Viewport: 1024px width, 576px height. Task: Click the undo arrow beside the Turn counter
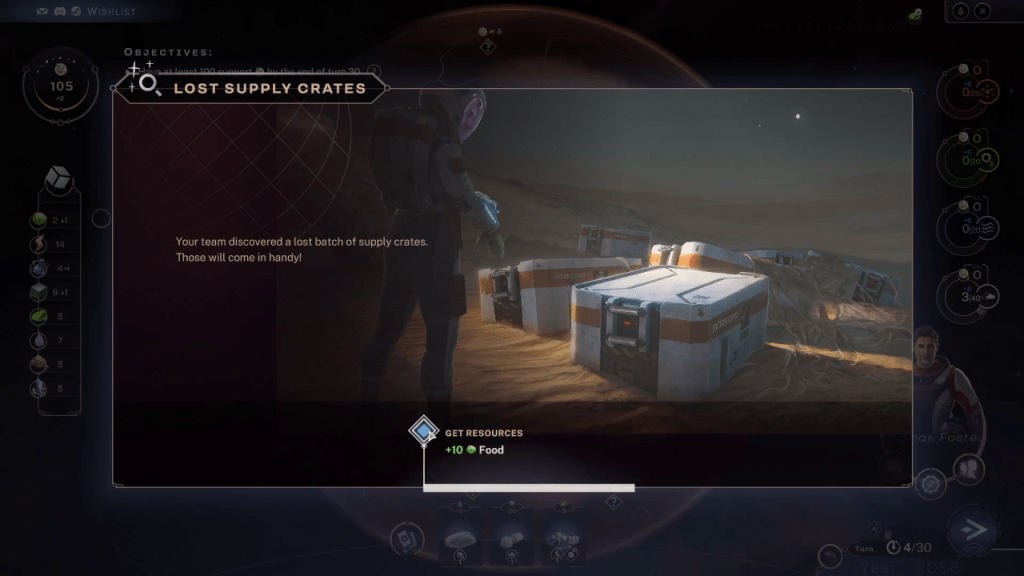pyautogui.click(x=831, y=556)
